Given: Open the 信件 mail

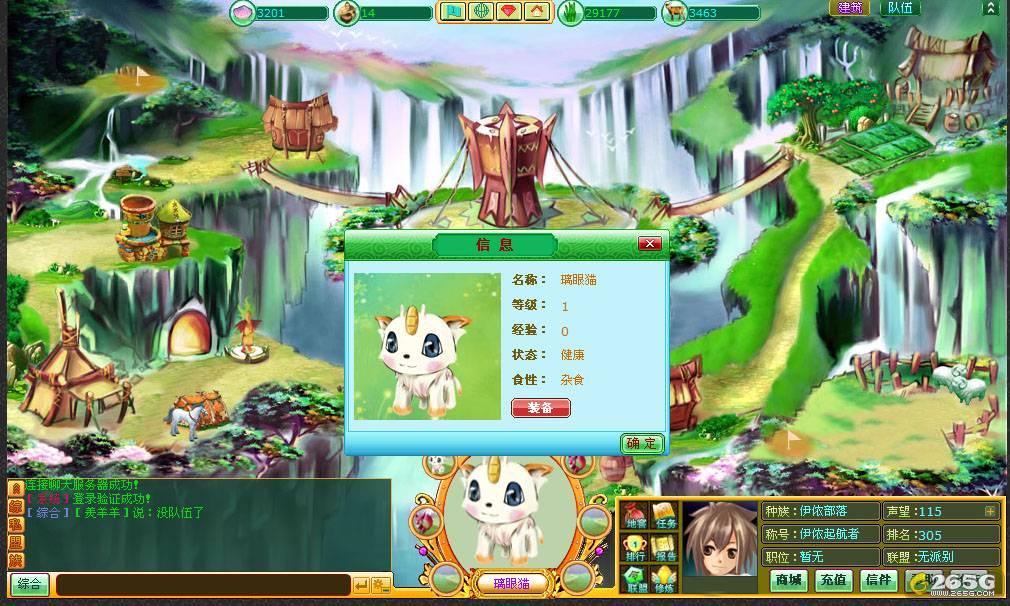Looking at the screenshot, I should pos(878,580).
